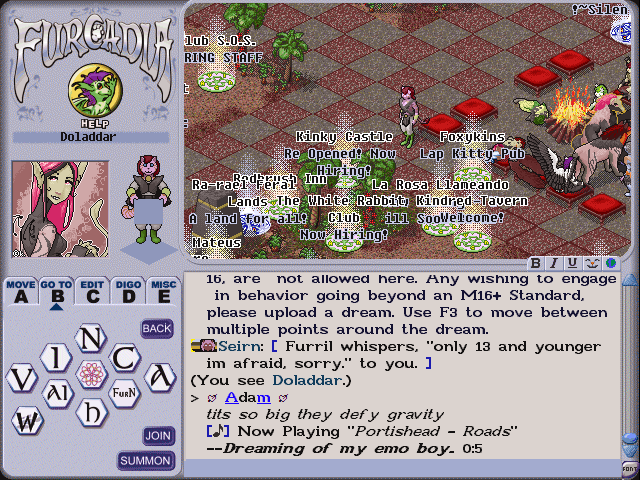Switch to the DIGO D tab
Image resolution: width=640 pixels, height=480 pixels.
click(128, 291)
